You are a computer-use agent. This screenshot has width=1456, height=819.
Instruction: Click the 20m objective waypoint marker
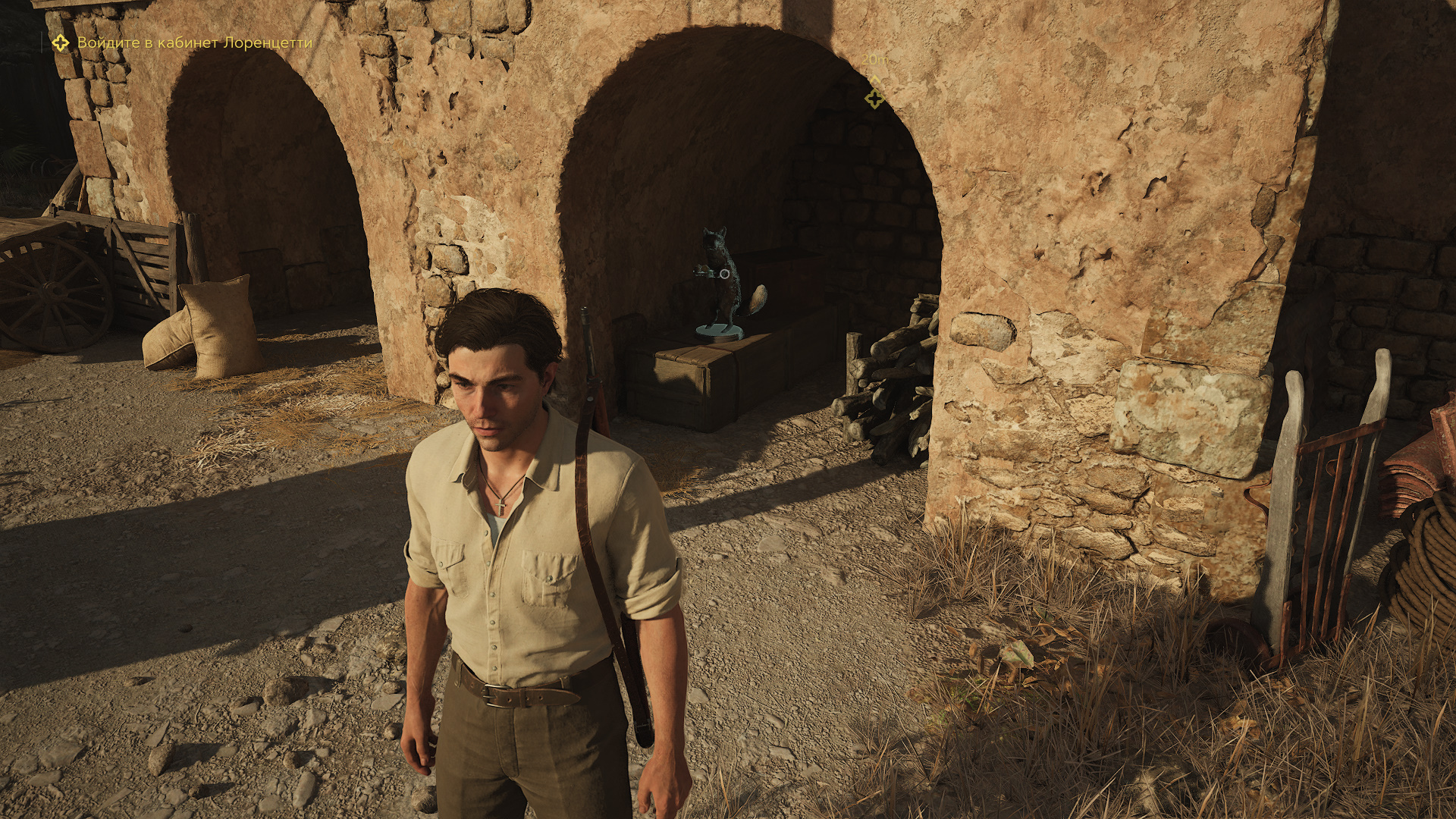click(x=874, y=98)
